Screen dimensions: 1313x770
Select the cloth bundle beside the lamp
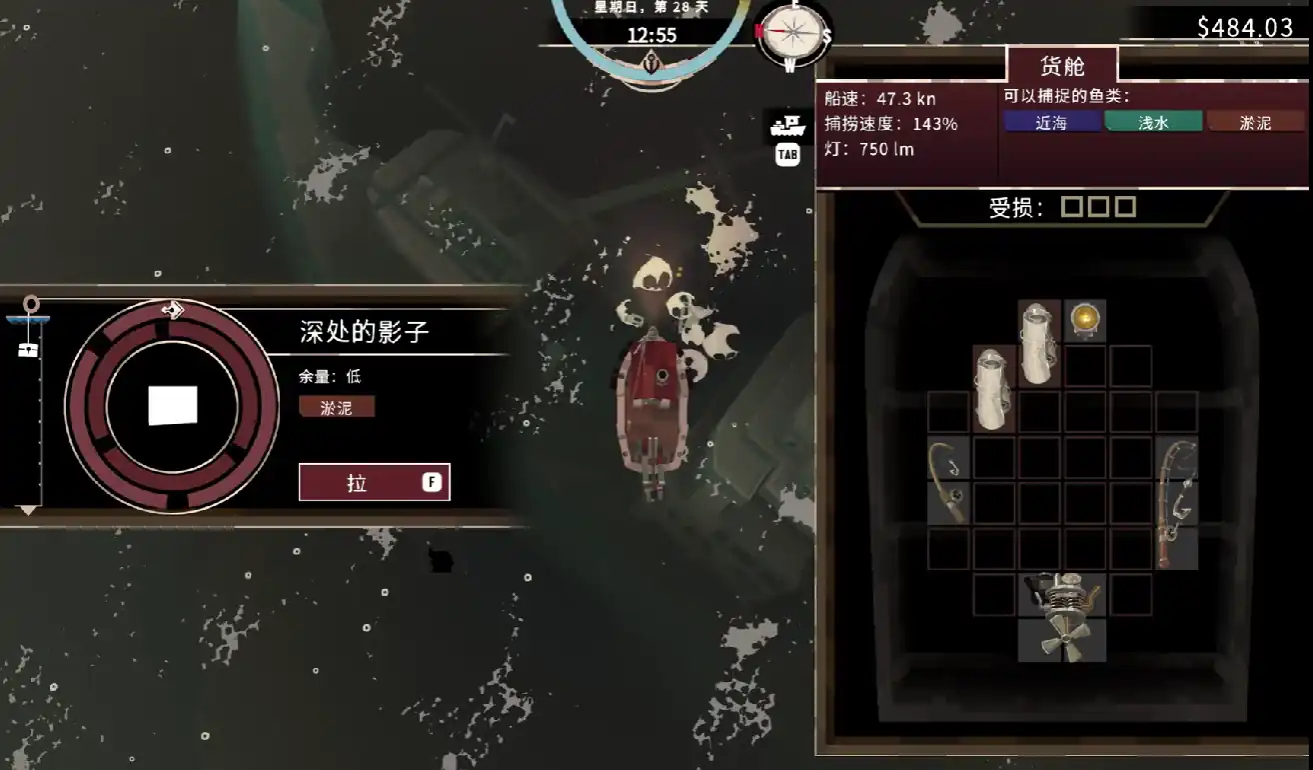1039,342
